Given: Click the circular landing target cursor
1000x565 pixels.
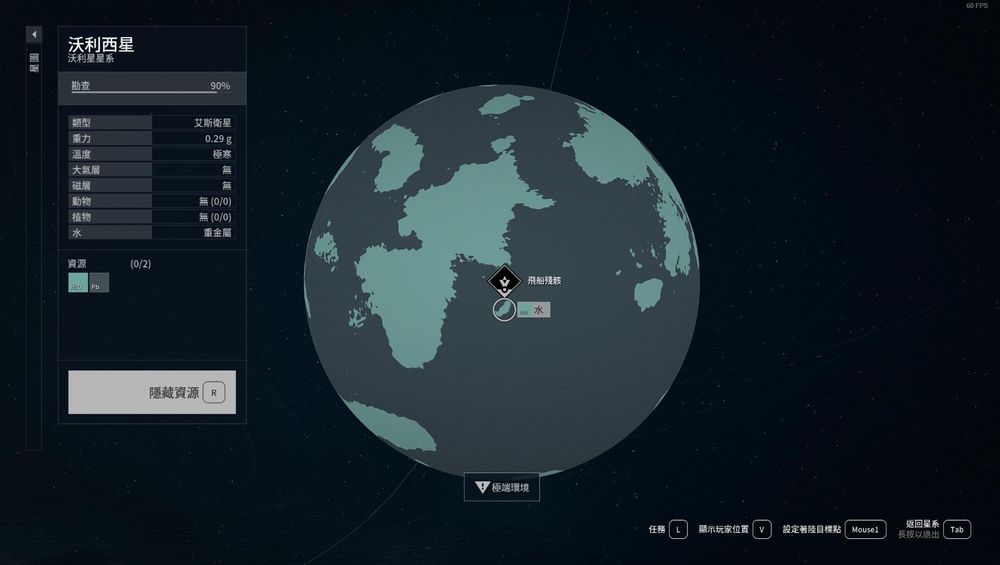Looking at the screenshot, I should pos(504,310).
